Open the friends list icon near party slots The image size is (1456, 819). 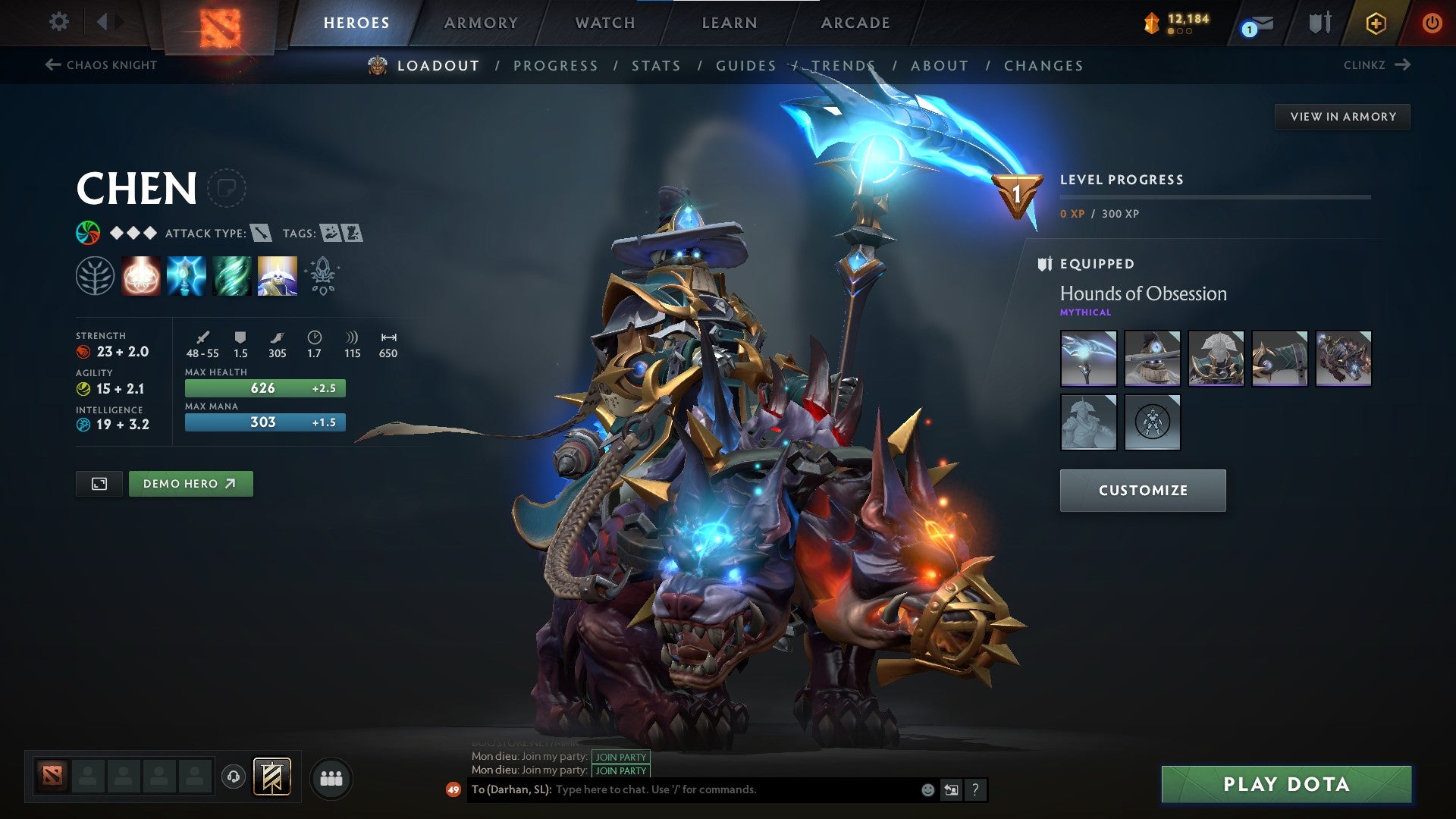pos(331,777)
